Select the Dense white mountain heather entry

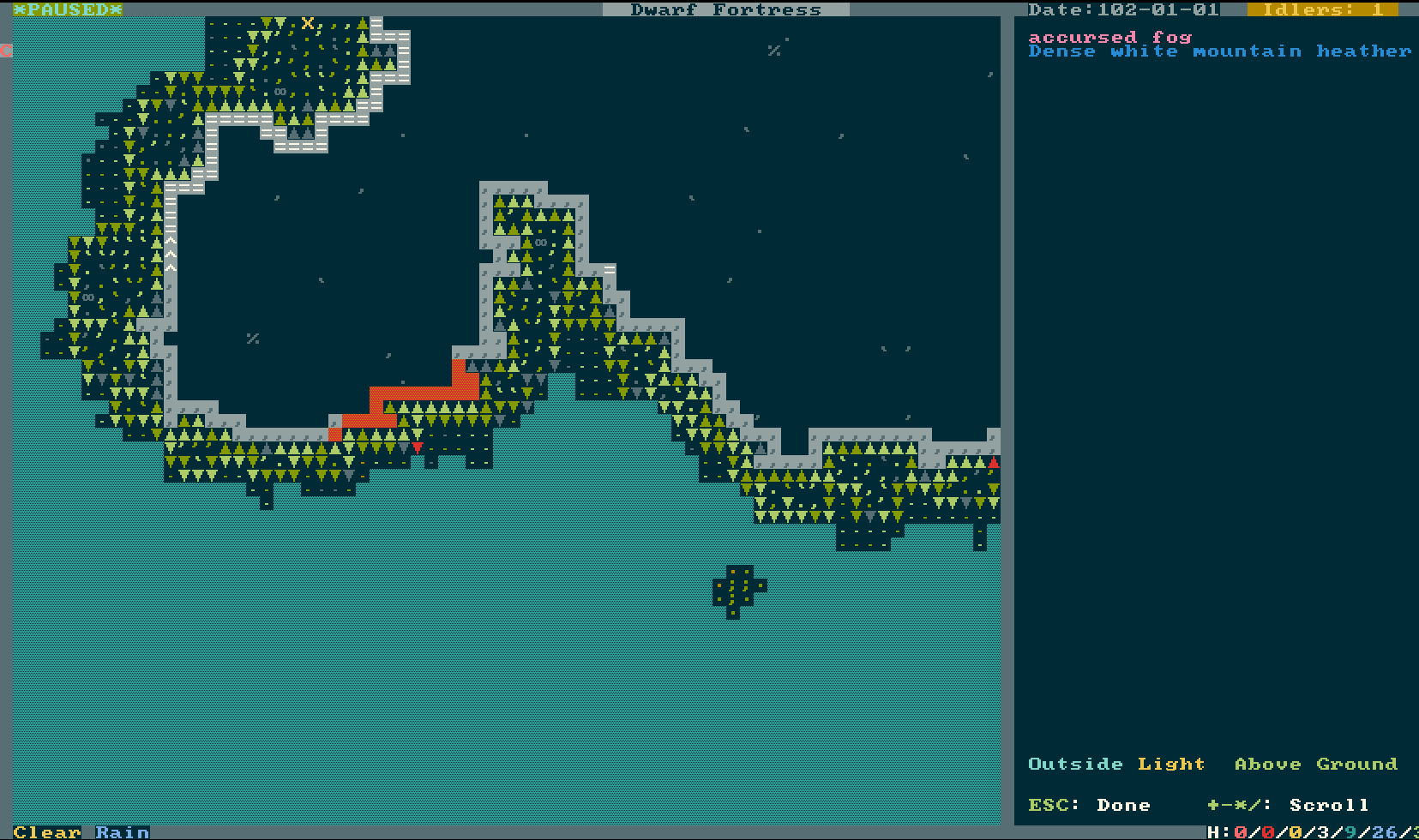click(x=1218, y=51)
